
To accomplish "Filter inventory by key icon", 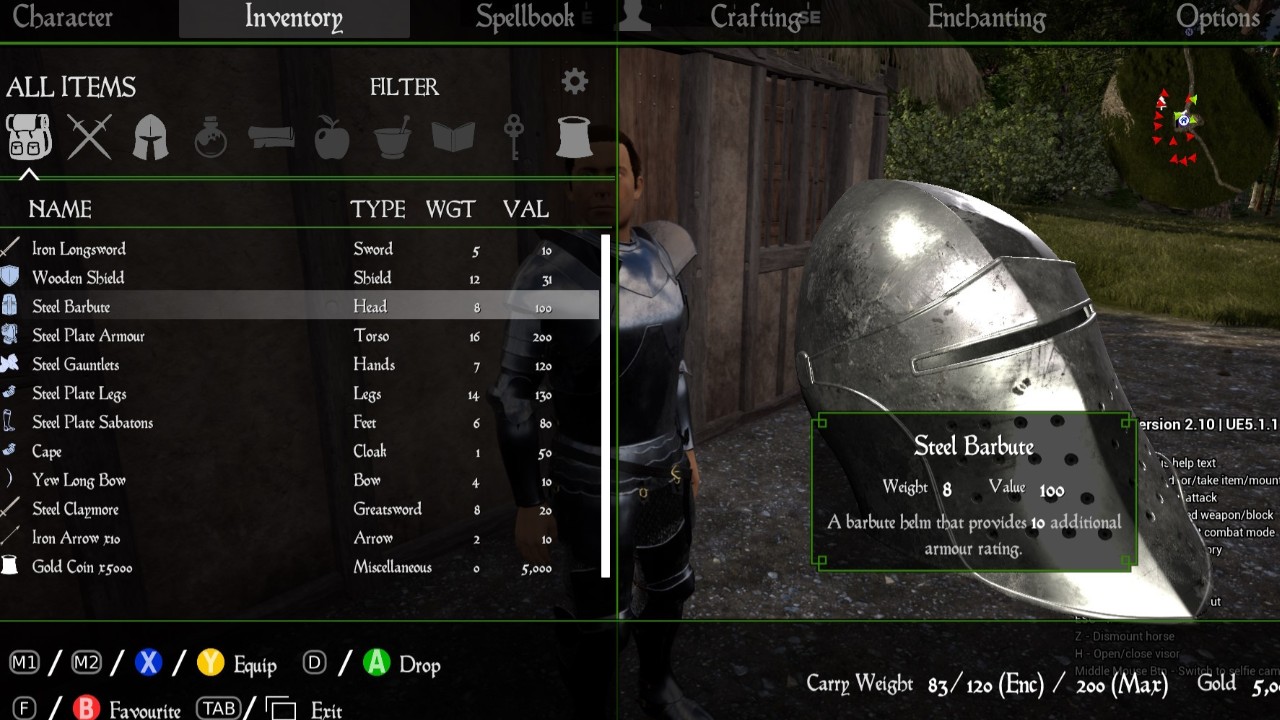I will [x=513, y=136].
